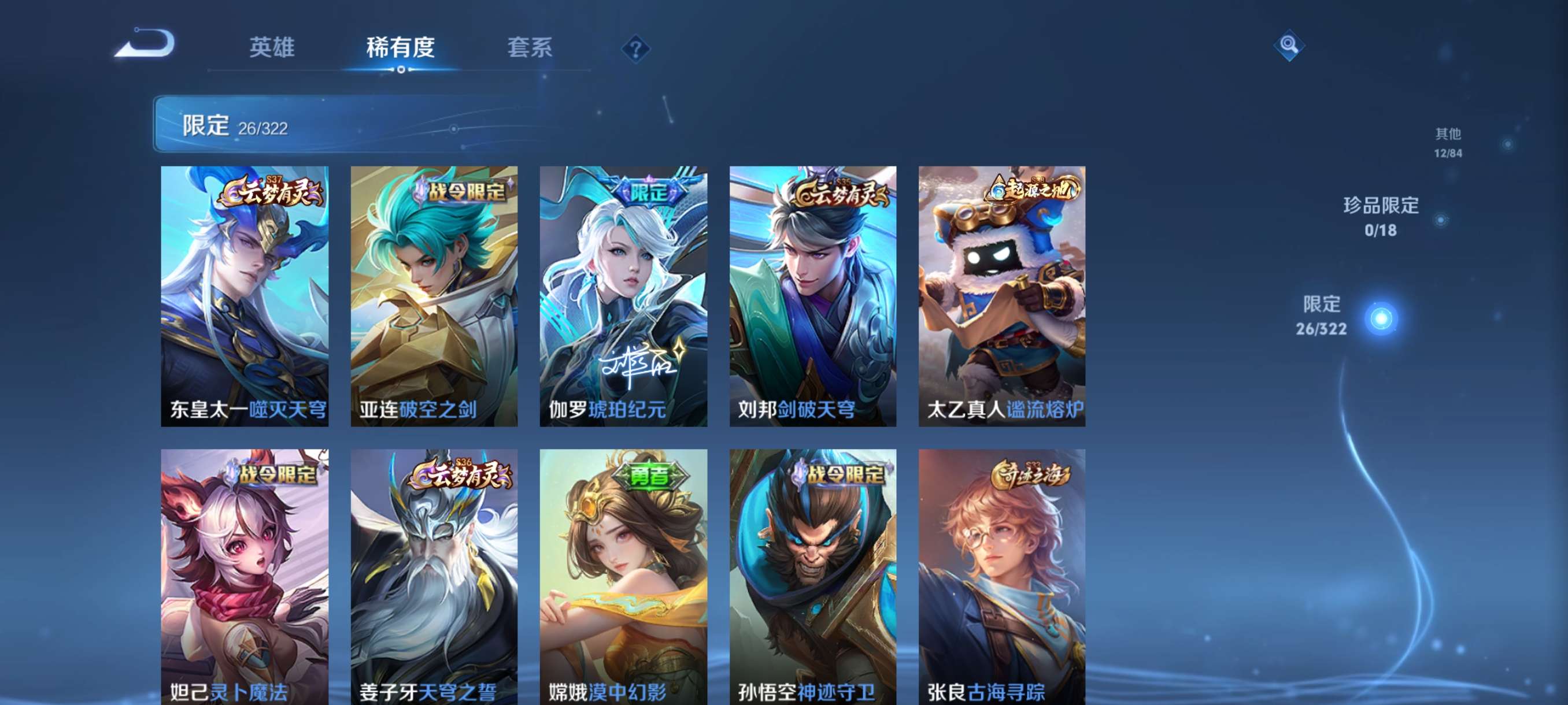
Task: View 孙悟空 神迹守卫 skin card
Action: tap(812, 577)
